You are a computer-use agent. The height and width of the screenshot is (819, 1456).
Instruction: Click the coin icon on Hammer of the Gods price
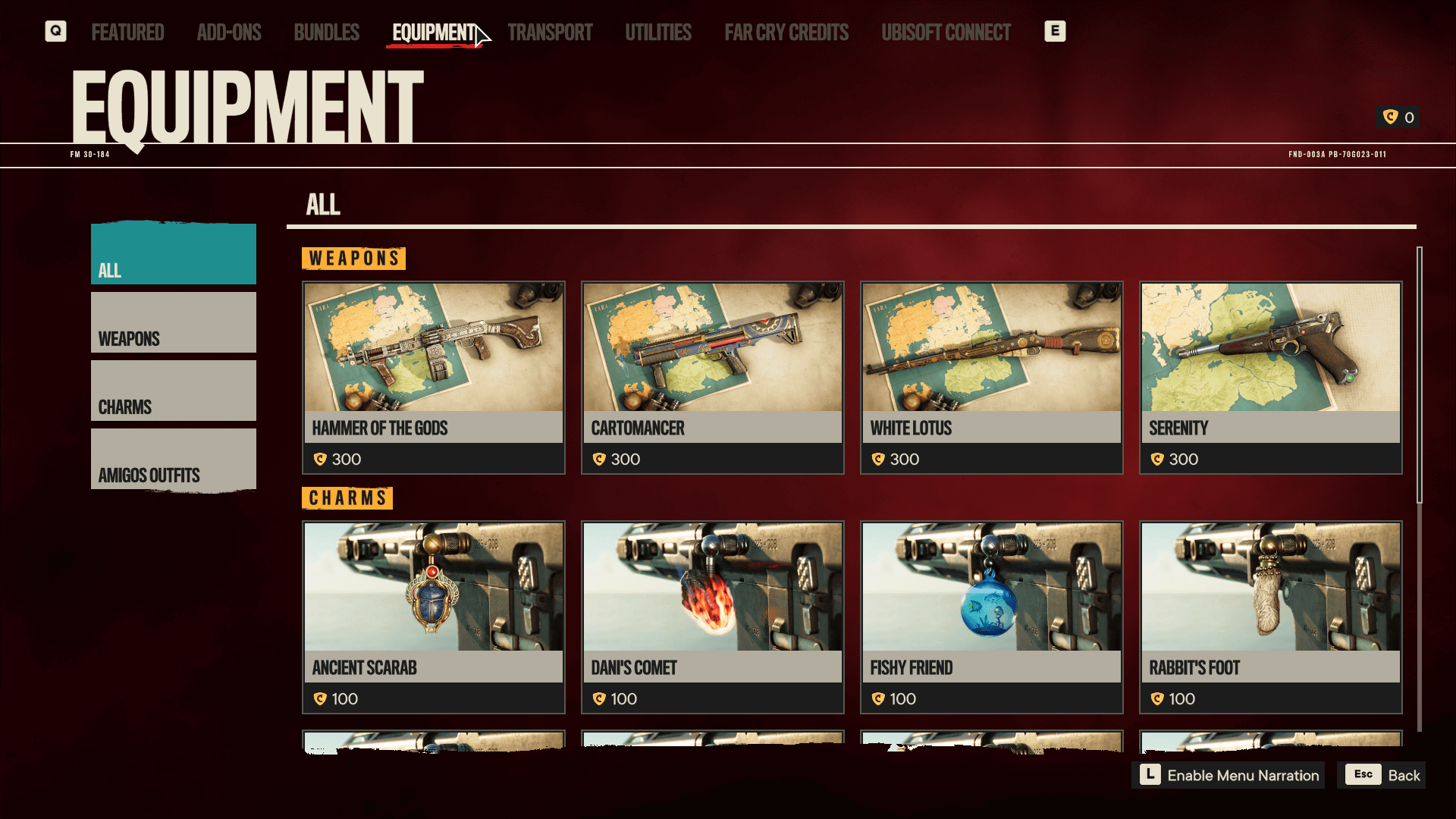click(321, 459)
